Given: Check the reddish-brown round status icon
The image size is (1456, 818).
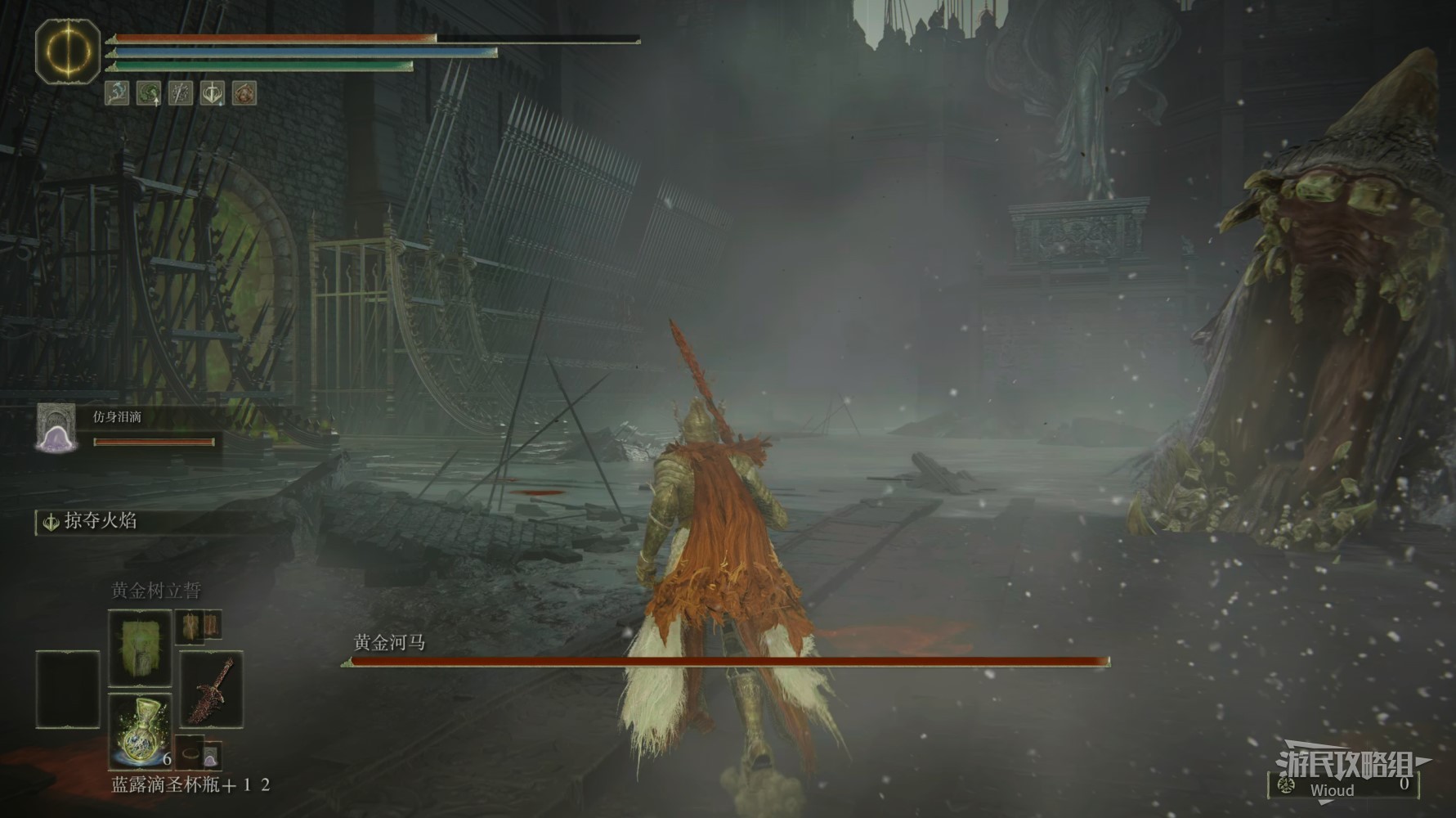Looking at the screenshot, I should coord(244,93).
